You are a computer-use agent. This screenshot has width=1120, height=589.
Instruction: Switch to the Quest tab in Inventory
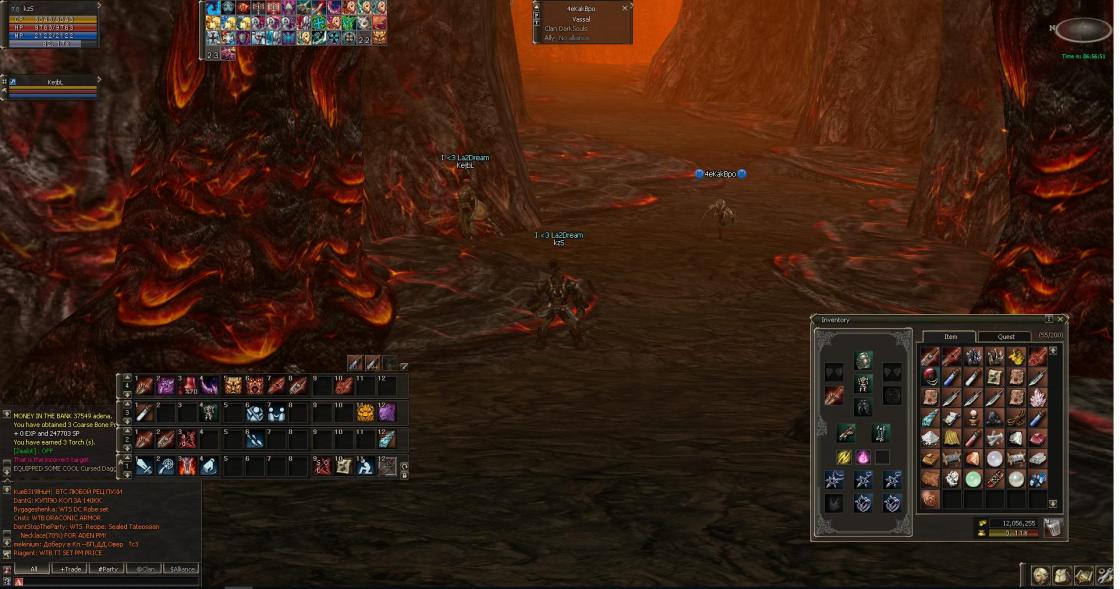(1006, 336)
